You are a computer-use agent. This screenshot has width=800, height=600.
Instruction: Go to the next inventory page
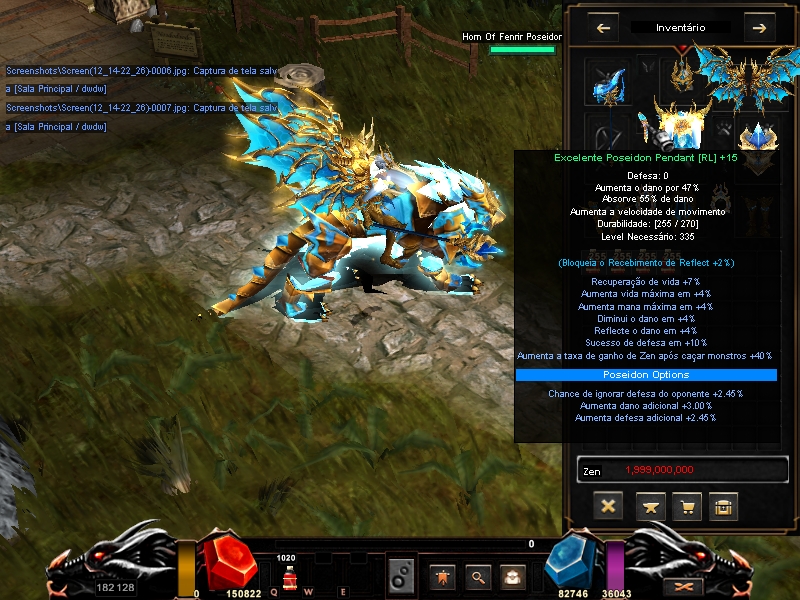759,28
